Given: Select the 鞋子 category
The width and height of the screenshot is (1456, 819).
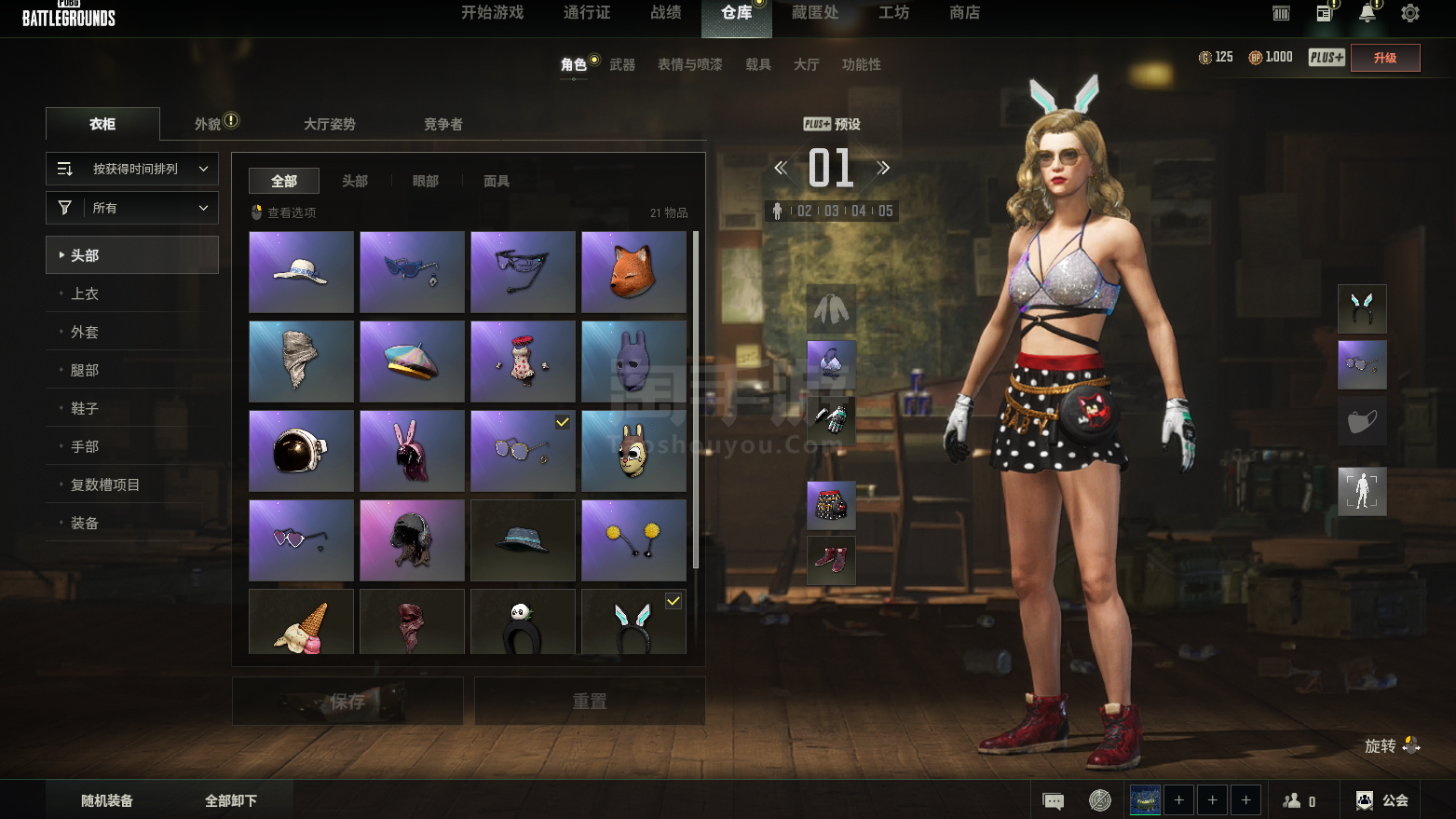Looking at the screenshot, I should (85, 408).
